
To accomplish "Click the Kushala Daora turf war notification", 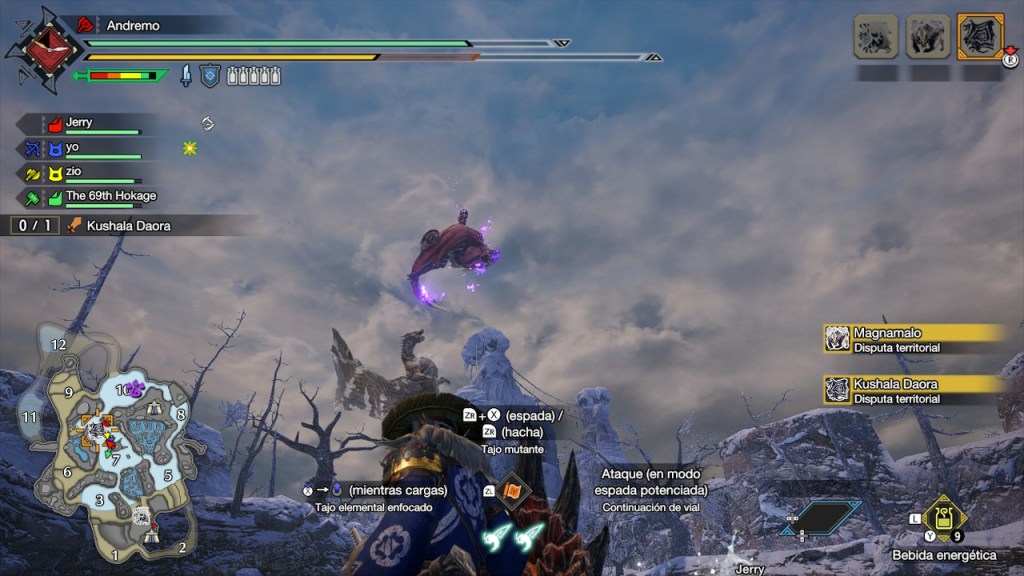I will [x=912, y=390].
